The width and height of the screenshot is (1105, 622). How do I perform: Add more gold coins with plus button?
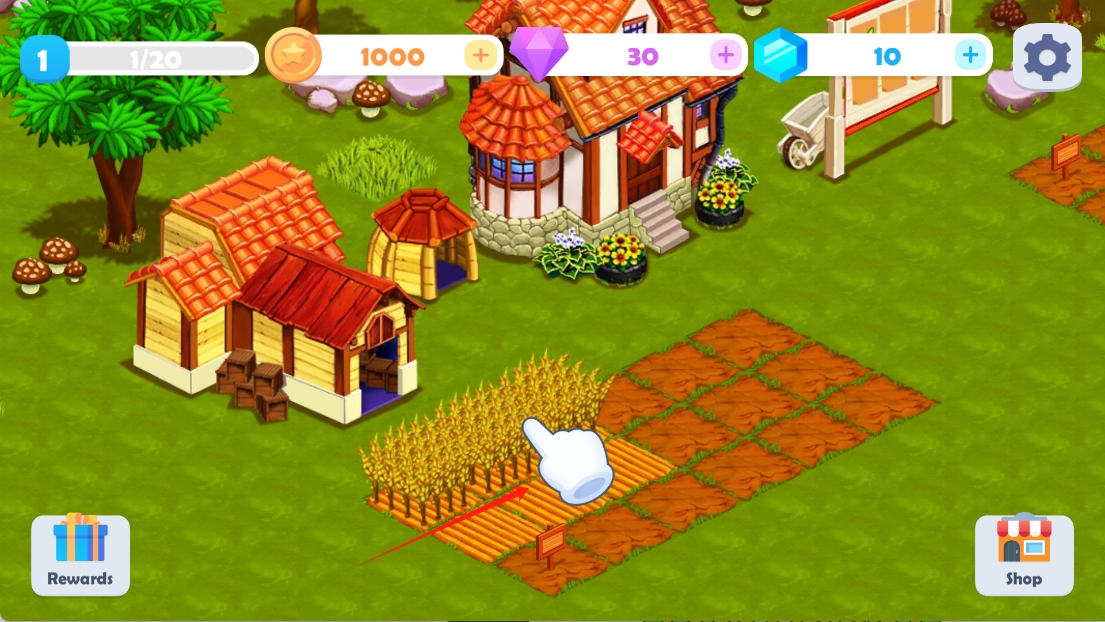pos(481,55)
